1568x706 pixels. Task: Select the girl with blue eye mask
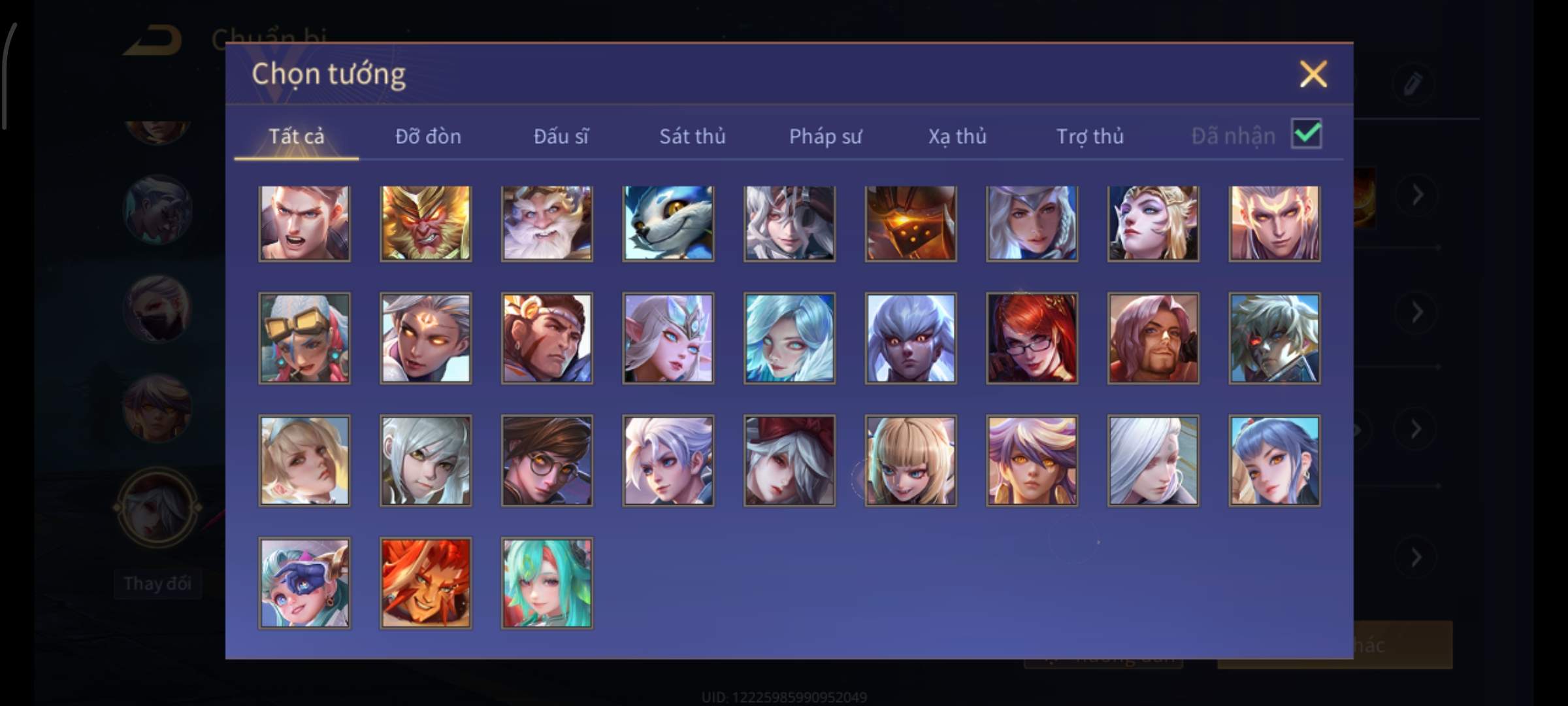304,583
